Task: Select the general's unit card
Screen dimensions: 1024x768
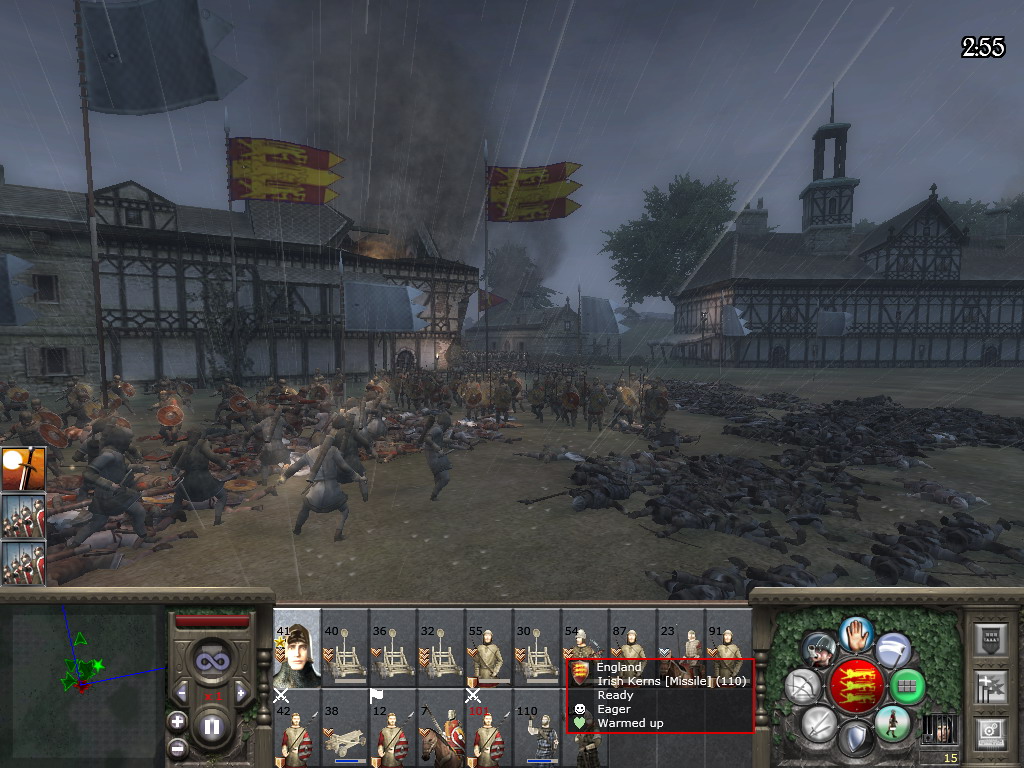Action: click(x=297, y=648)
